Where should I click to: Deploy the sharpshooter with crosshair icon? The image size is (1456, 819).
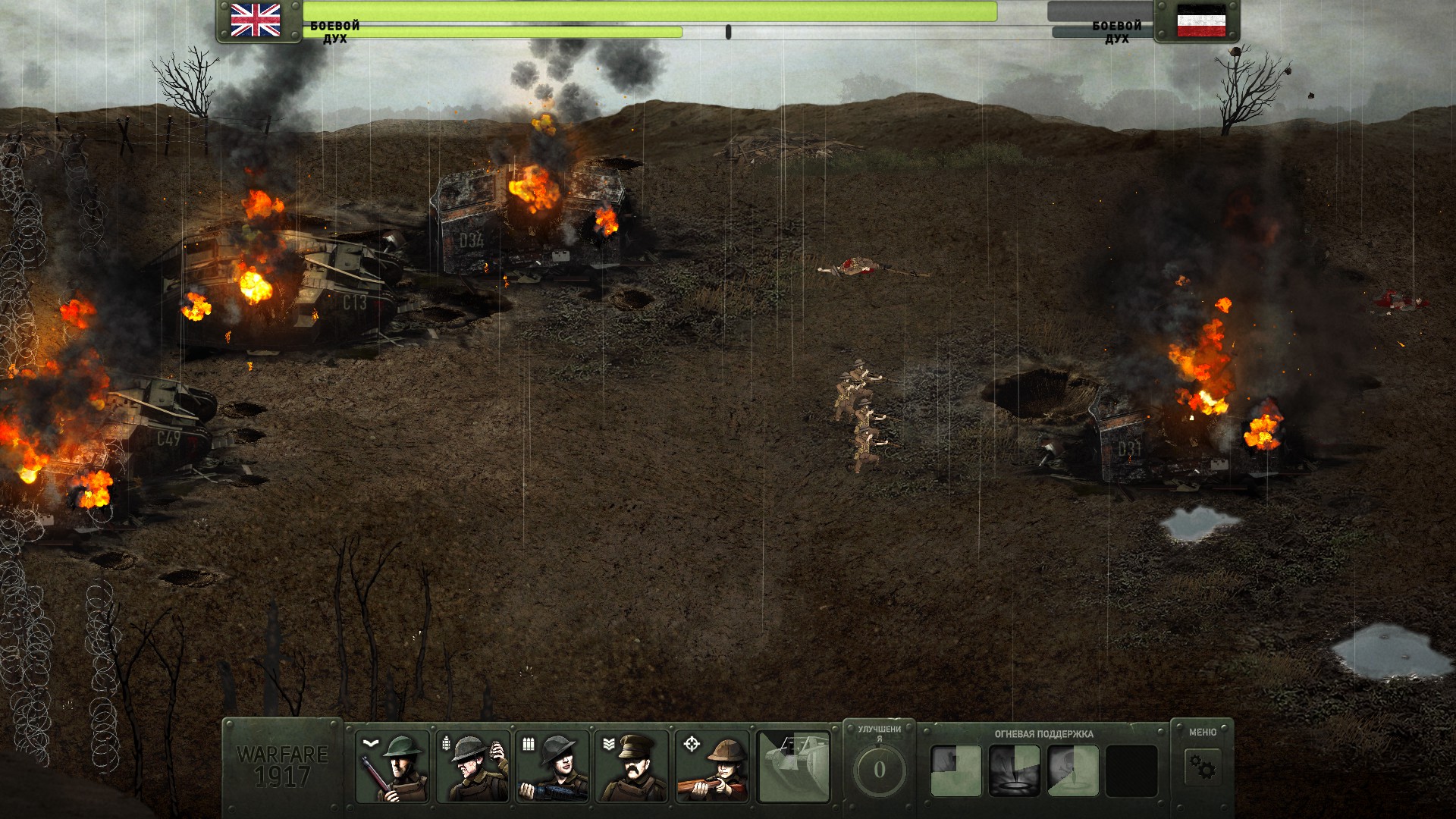712,767
